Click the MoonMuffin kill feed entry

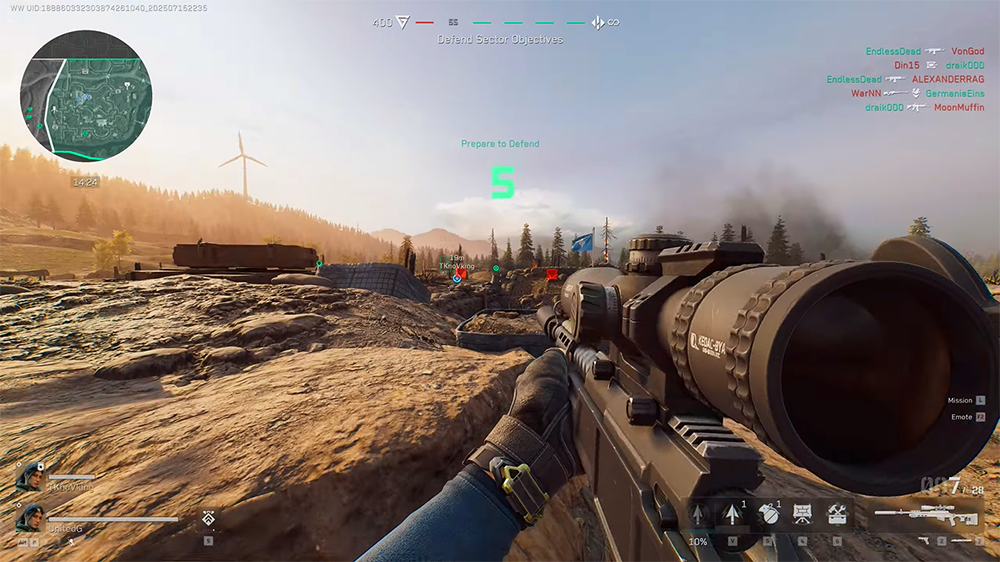(959, 107)
